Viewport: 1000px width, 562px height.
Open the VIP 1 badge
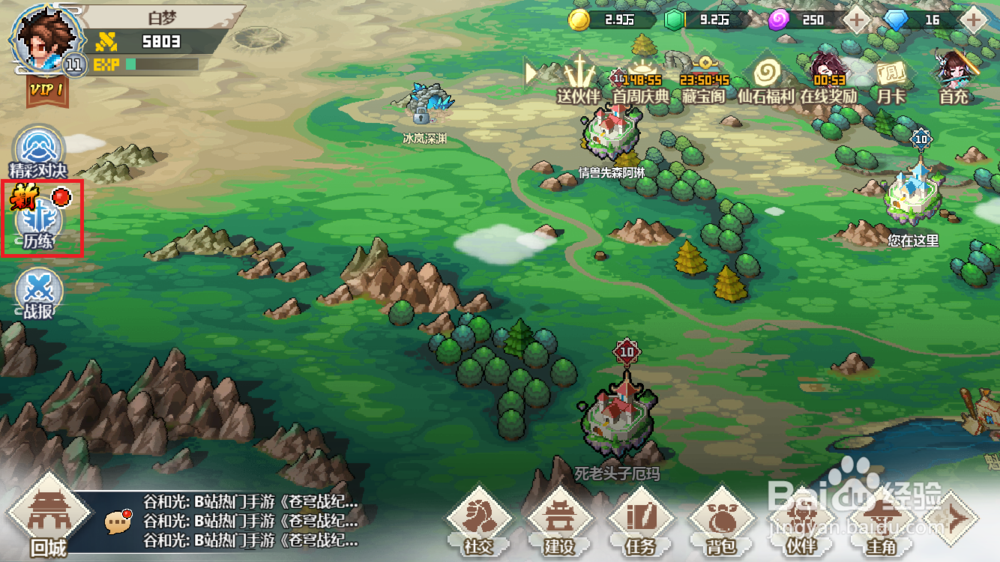pos(46,89)
